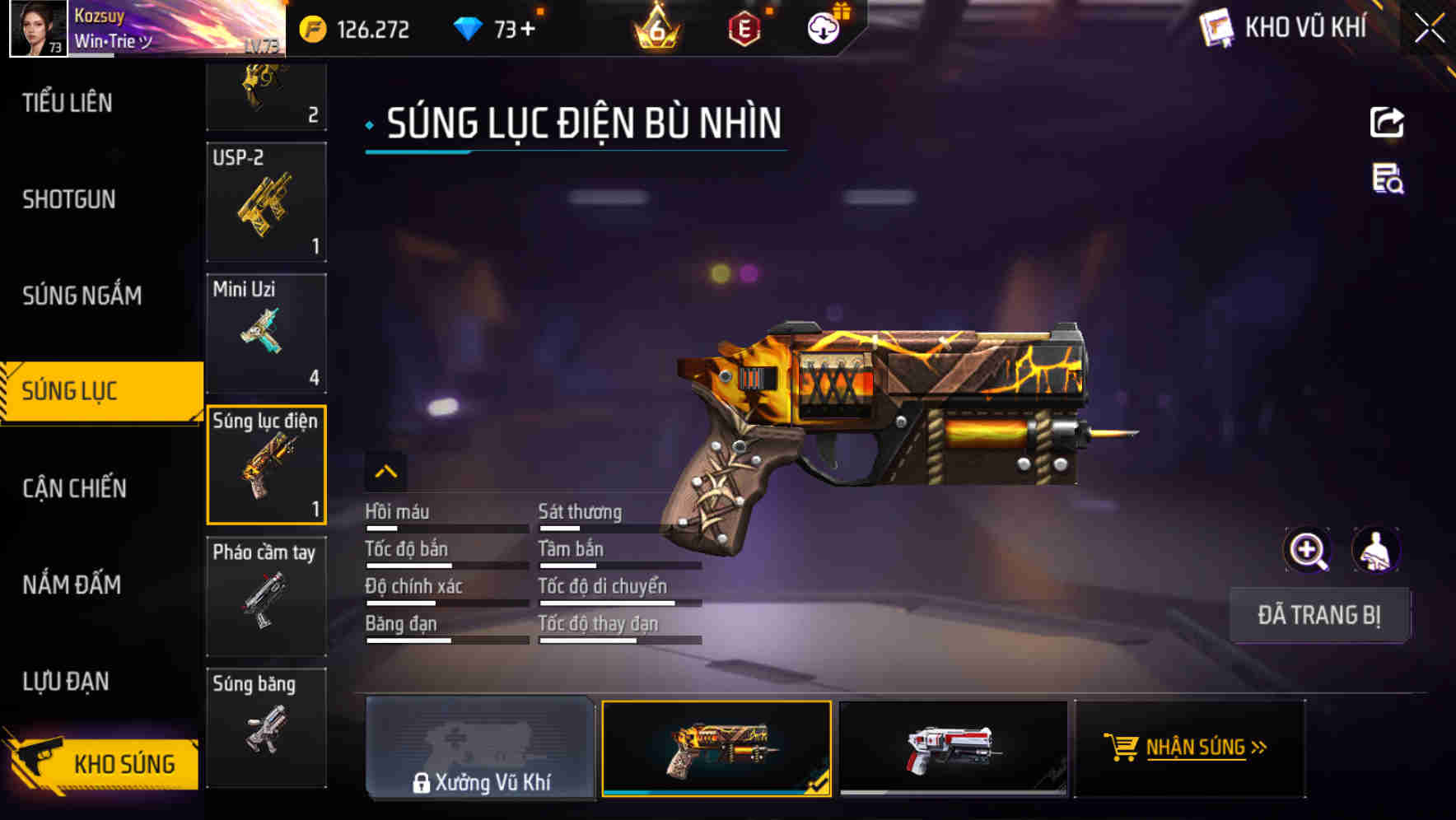The width and height of the screenshot is (1456, 820).
Task: Select the SÚNG NGẮM category
Action: point(83,296)
